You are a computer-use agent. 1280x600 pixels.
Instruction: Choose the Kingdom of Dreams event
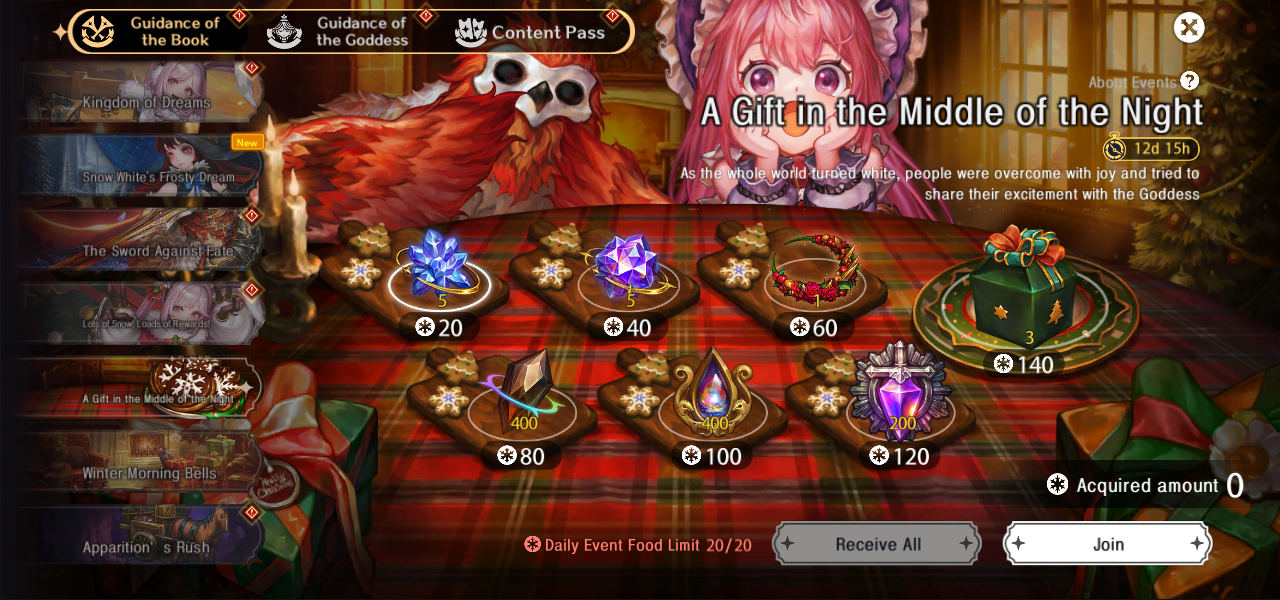point(145,97)
